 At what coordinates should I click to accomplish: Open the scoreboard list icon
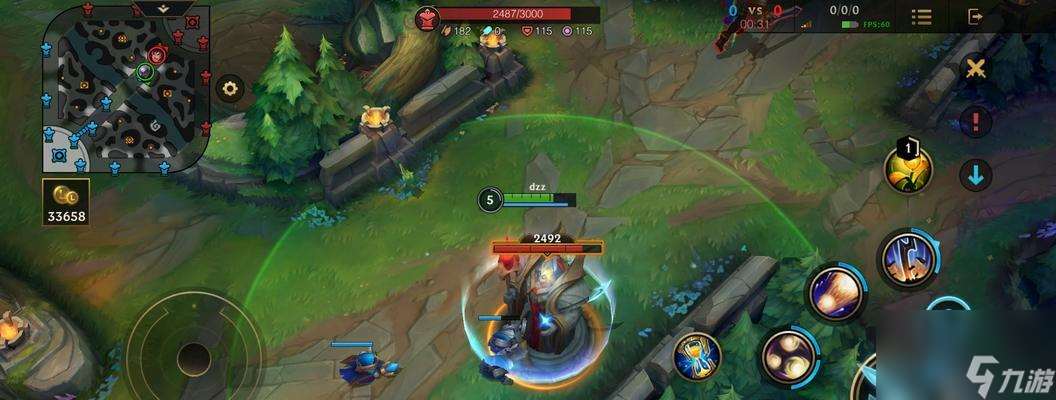921,17
